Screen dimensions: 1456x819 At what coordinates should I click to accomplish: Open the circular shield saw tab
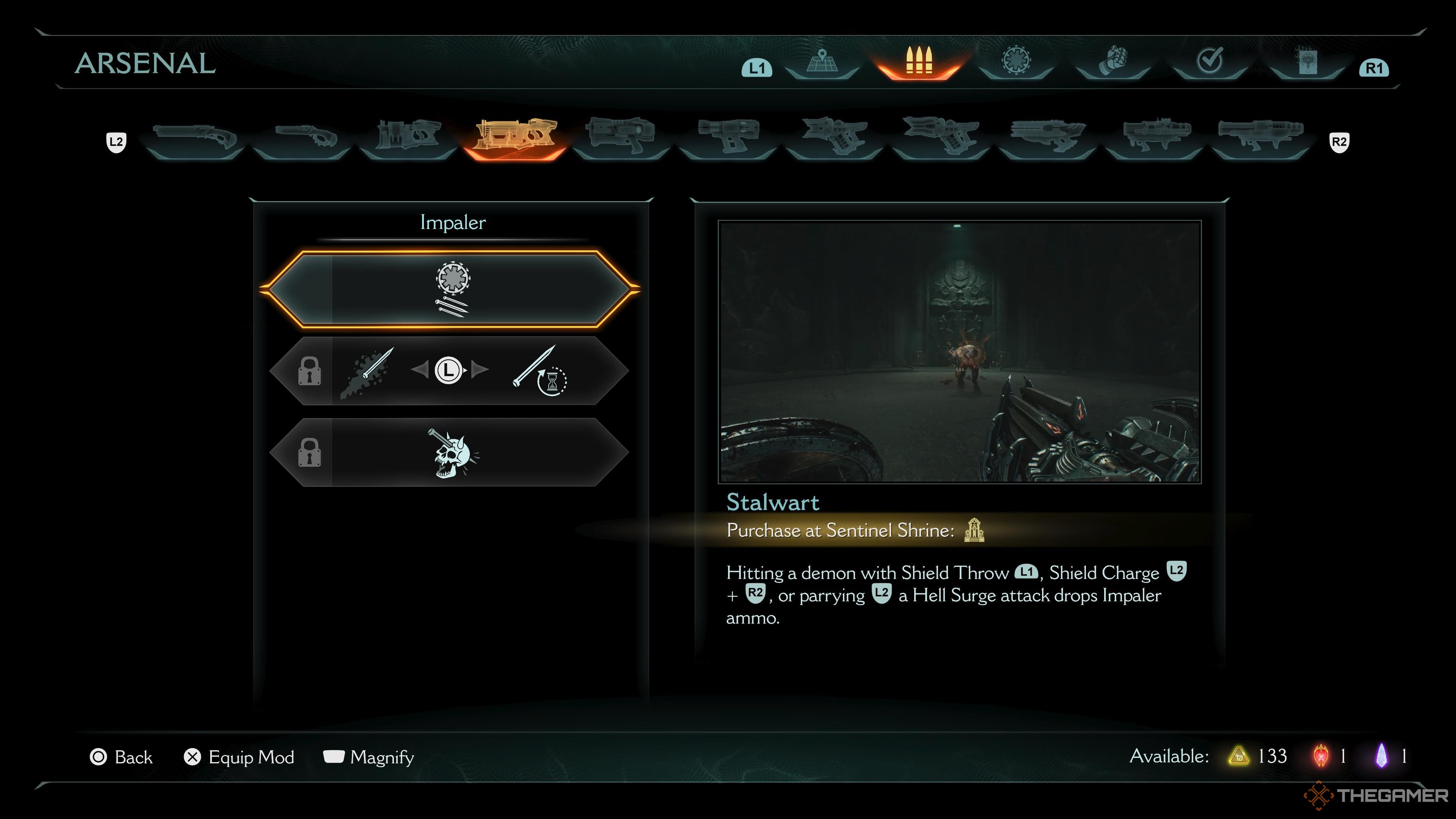pos(1016,61)
